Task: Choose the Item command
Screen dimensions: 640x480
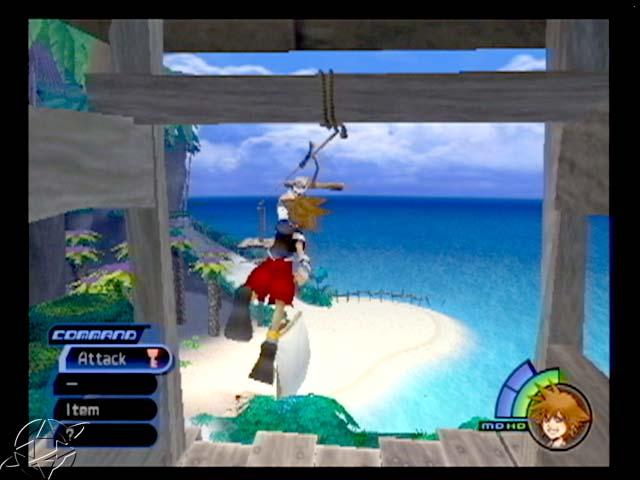Action: tap(105, 409)
